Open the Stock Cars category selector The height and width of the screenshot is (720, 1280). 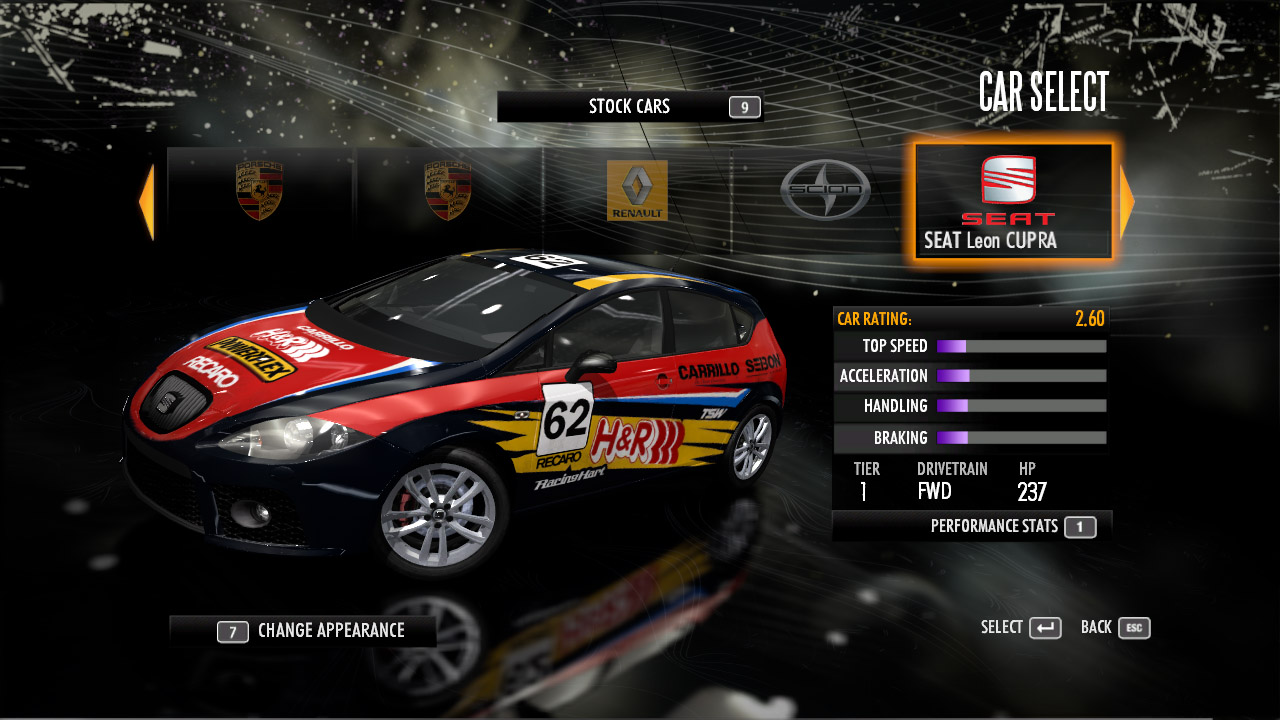pos(629,107)
